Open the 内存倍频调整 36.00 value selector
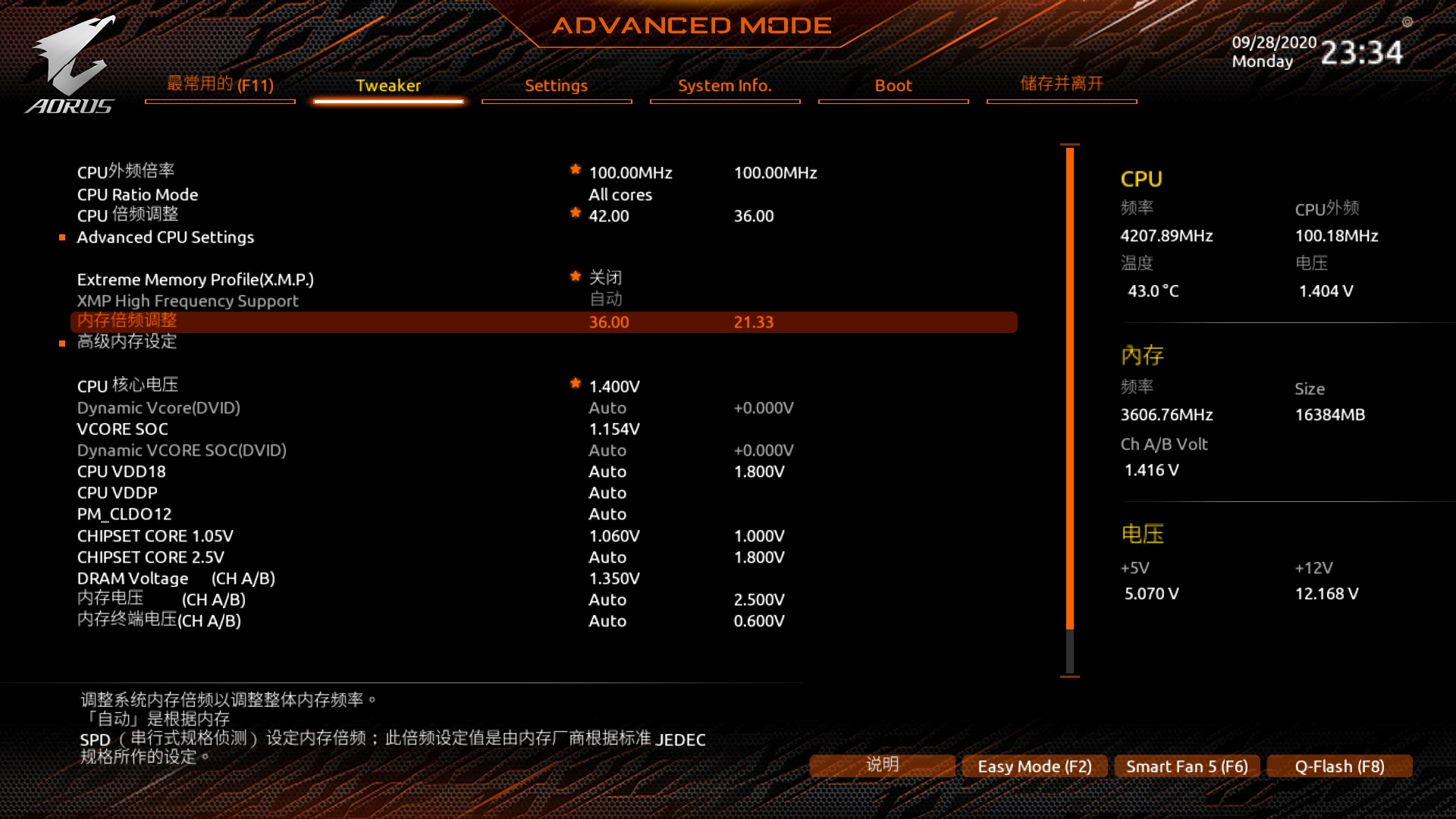1456x819 pixels. coord(608,322)
